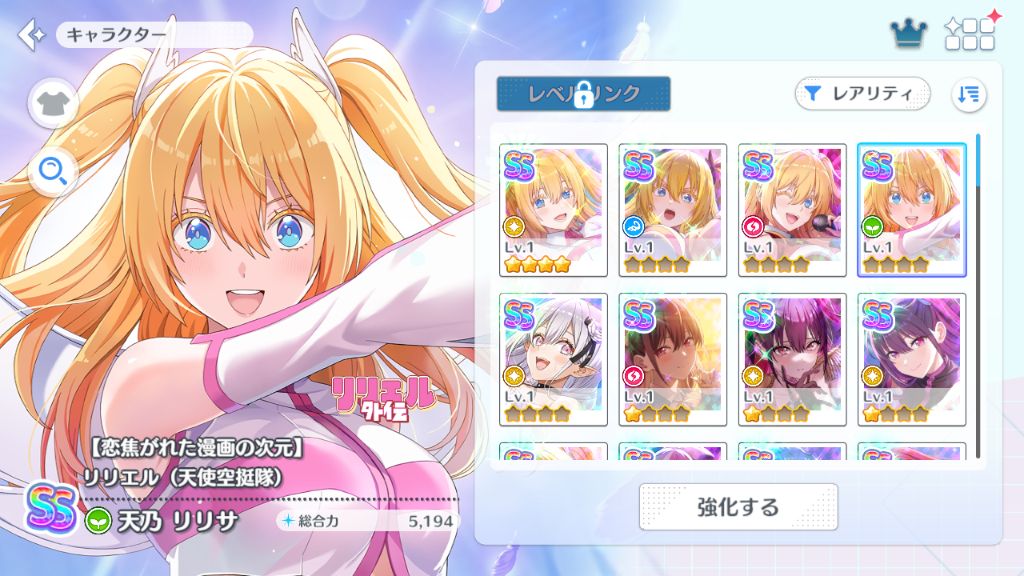Pick the silver-haired elf character card
Viewport: 1024px width, 576px height.
pos(553,359)
